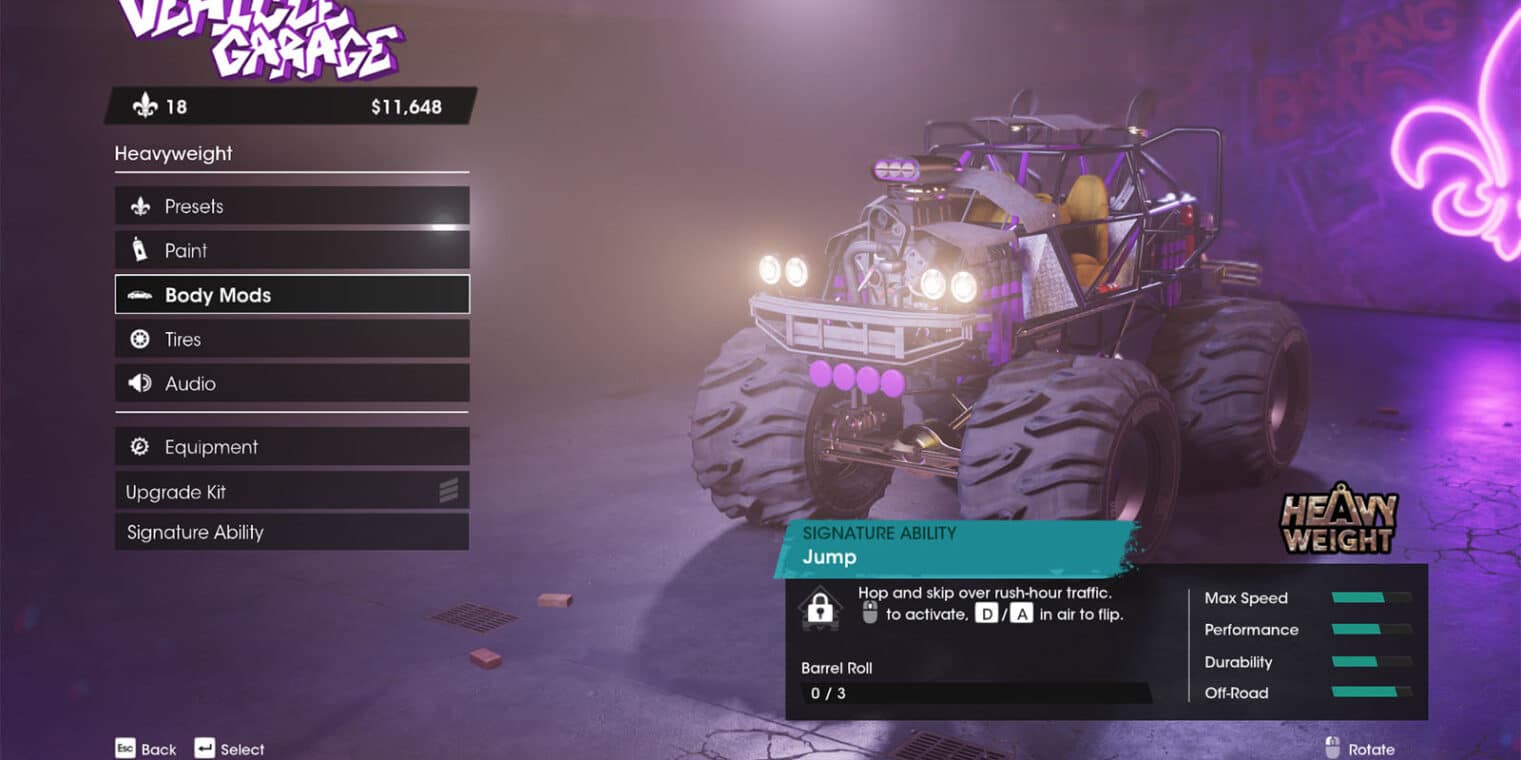Open the Equipment section
The width and height of the screenshot is (1521, 760).
point(291,447)
